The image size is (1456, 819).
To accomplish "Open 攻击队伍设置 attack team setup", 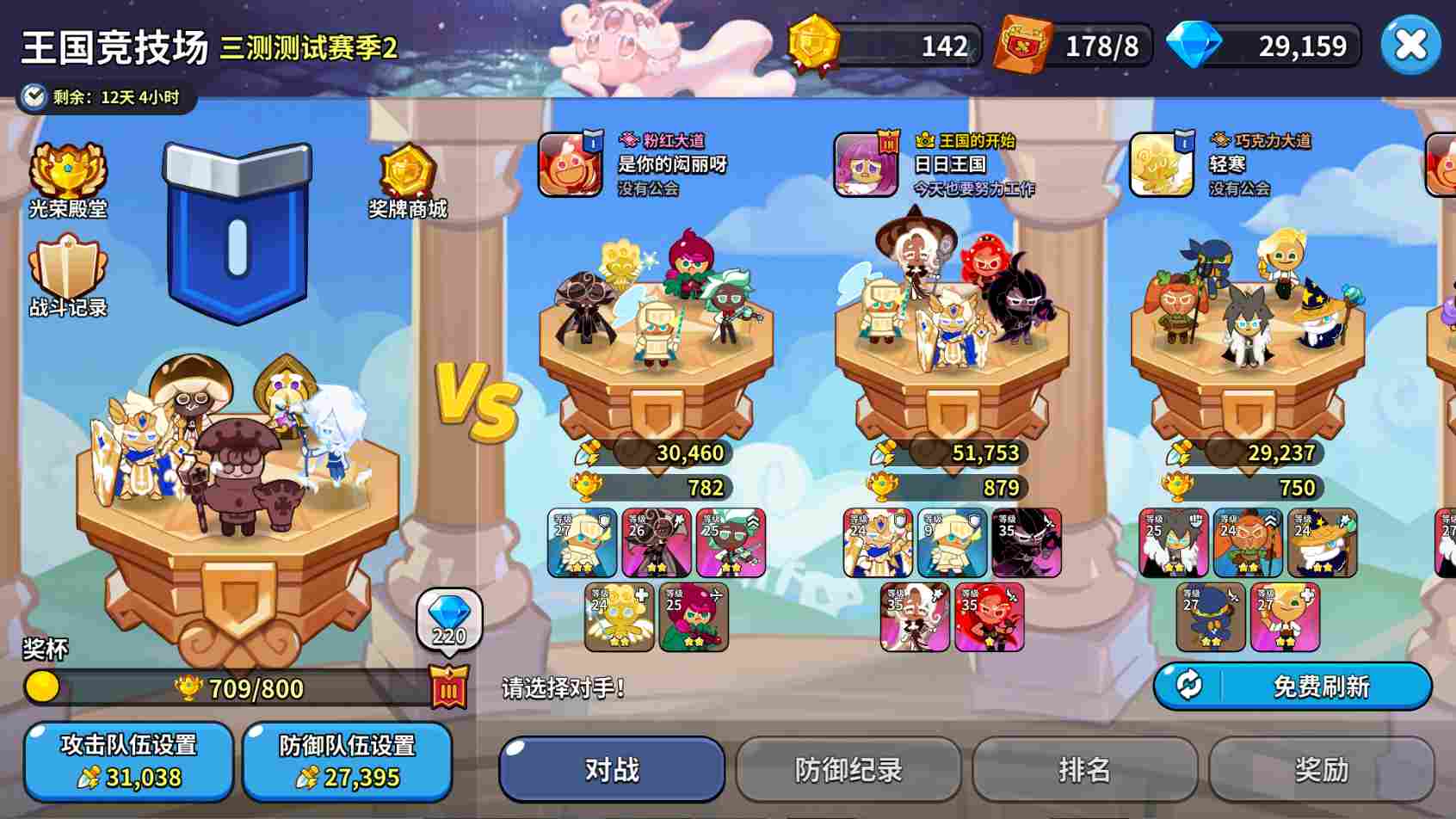I will pos(127,760).
